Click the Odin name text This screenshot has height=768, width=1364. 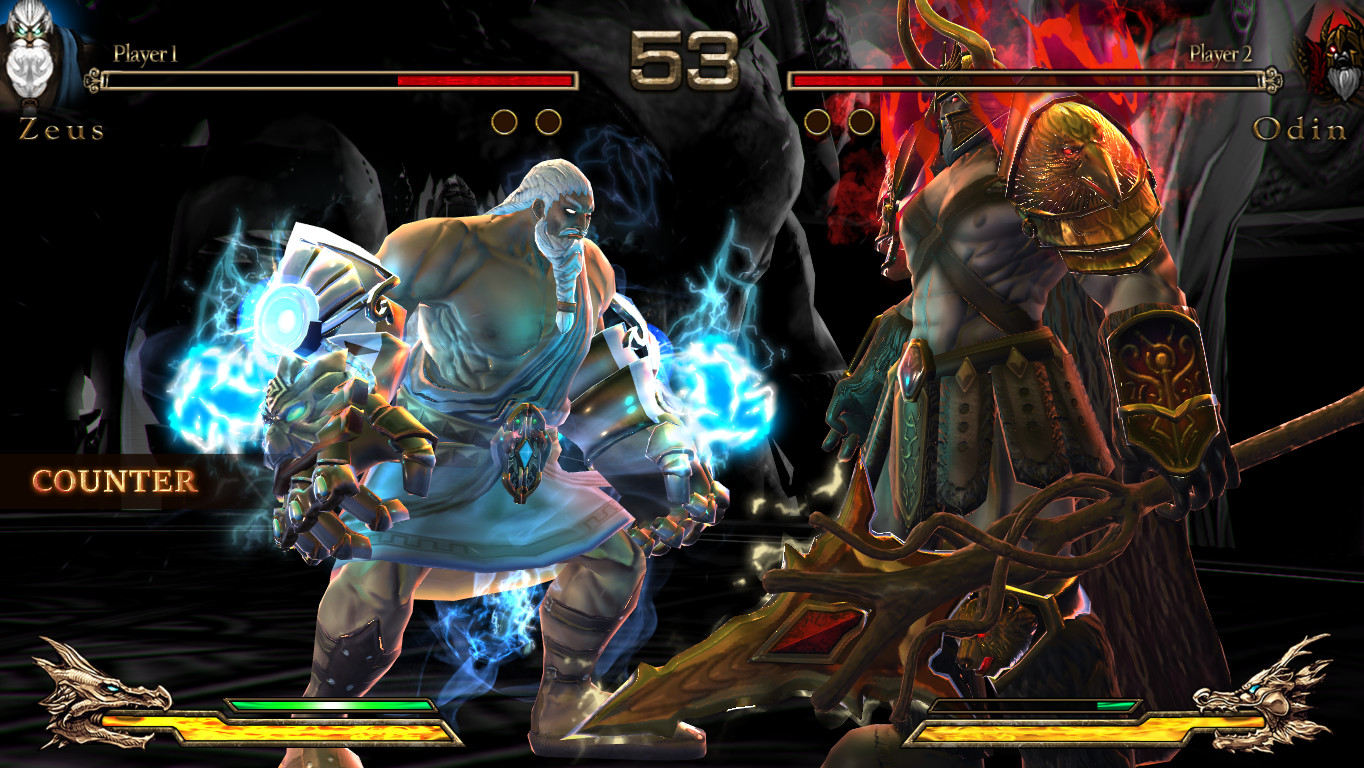pyautogui.click(x=1299, y=130)
